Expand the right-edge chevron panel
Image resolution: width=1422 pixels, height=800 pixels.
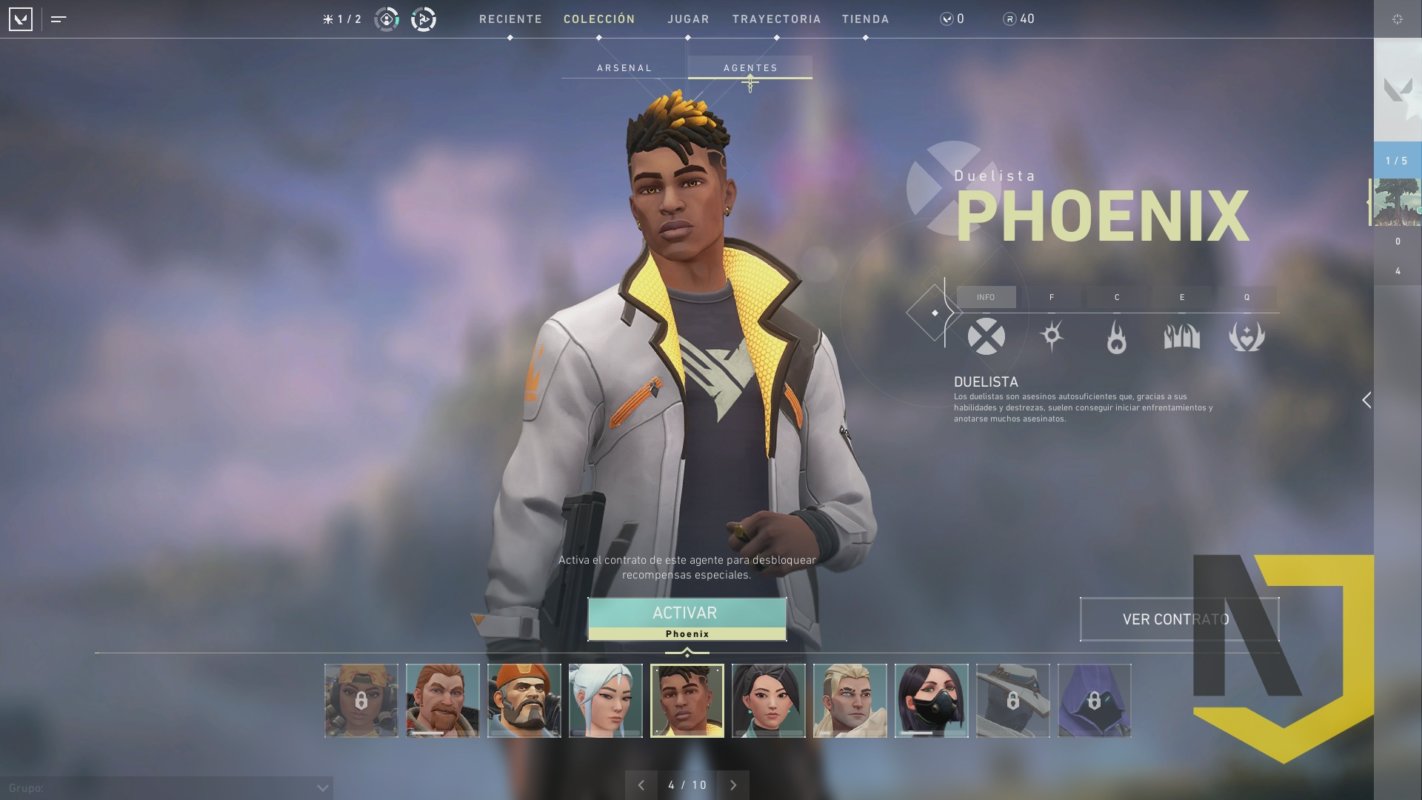click(x=1365, y=400)
